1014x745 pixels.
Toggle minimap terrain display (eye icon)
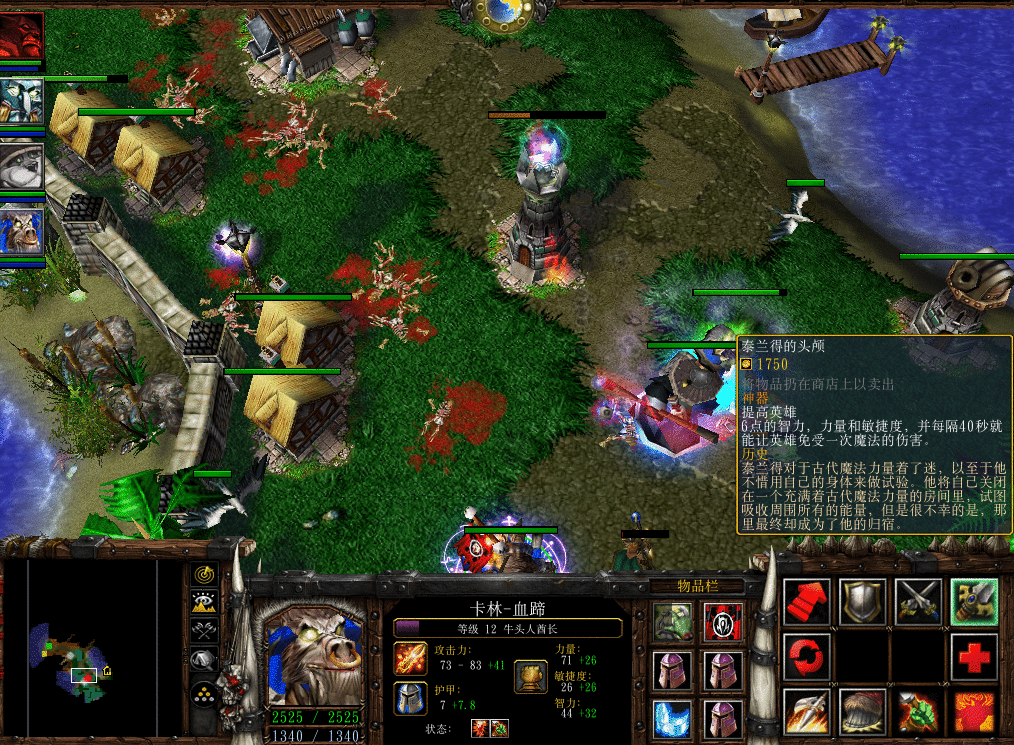click(x=205, y=604)
